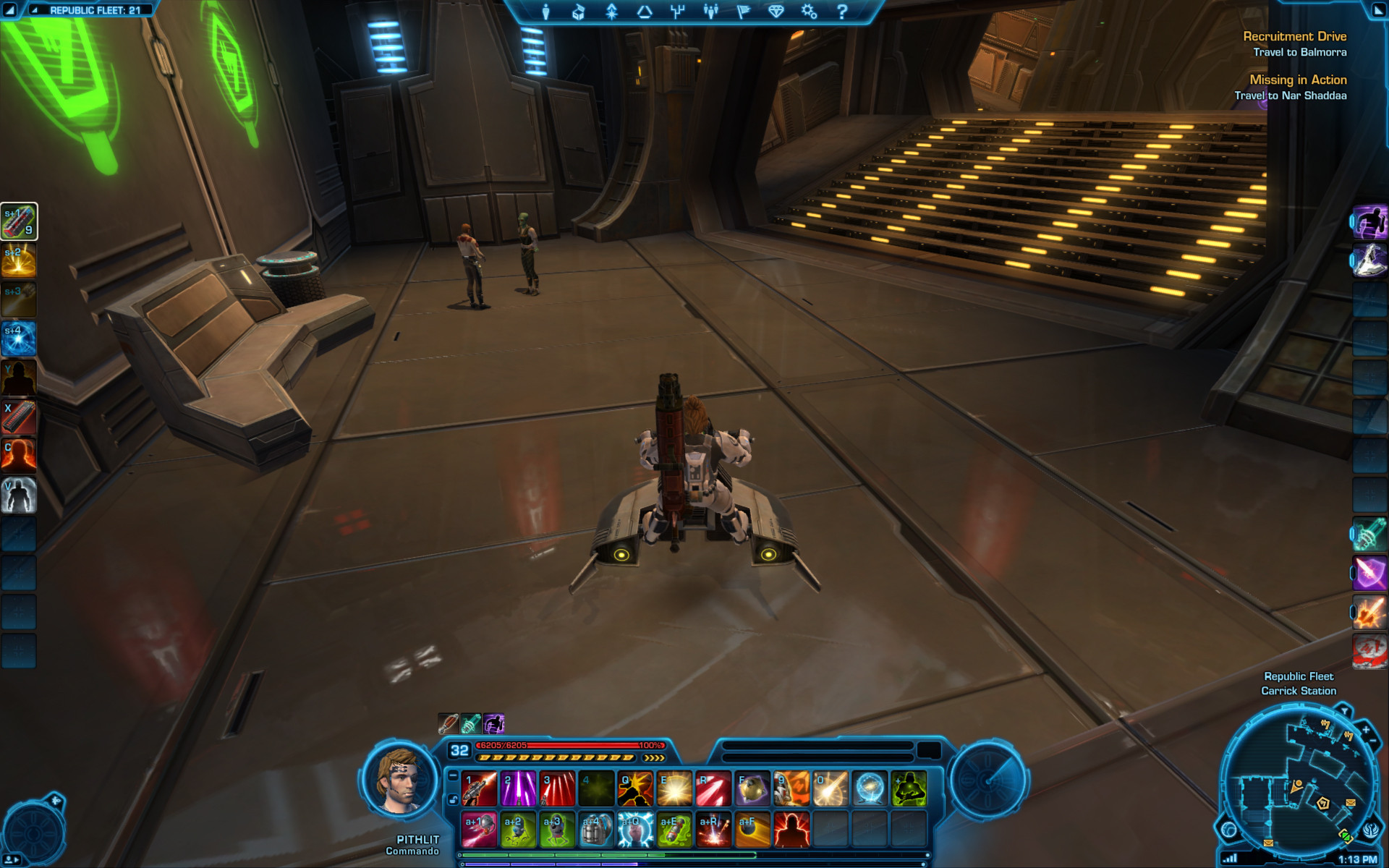
Task: Toggle the quickbar lock icon
Action: [453, 799]
